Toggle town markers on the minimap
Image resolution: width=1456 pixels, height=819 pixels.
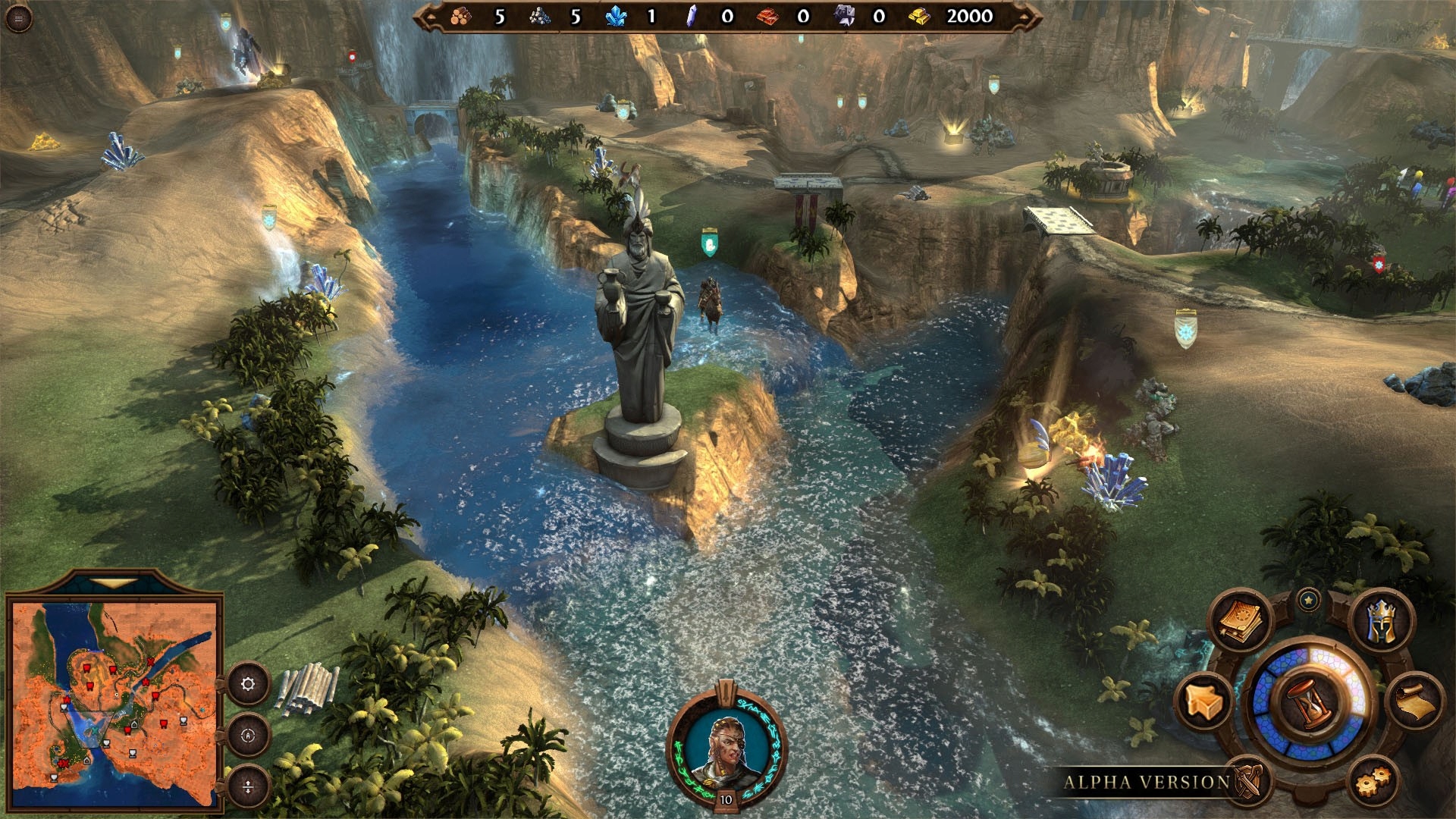click(x=249, y=736)
